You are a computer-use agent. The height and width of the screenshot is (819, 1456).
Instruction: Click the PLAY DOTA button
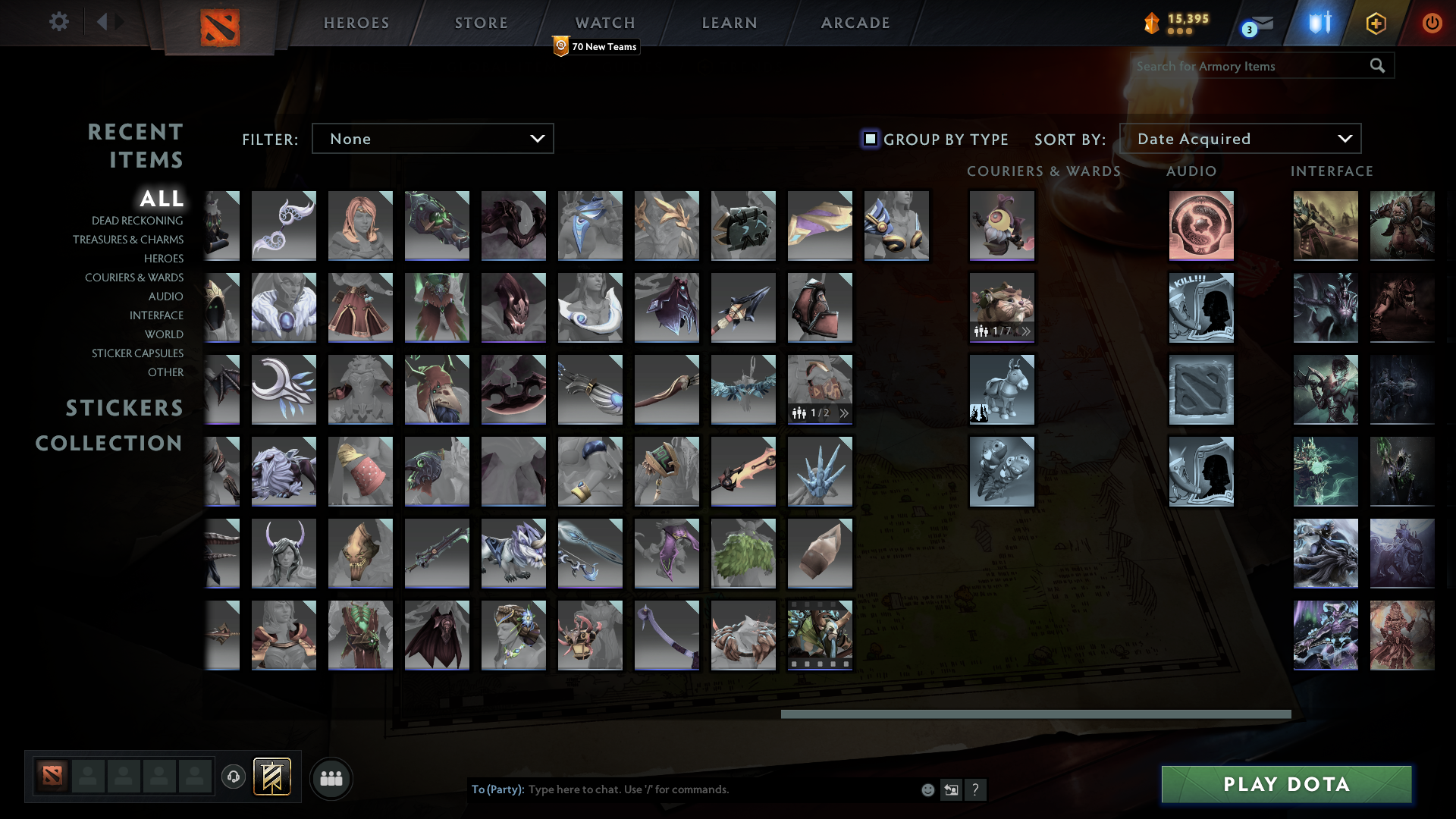tap(1287, 784)
